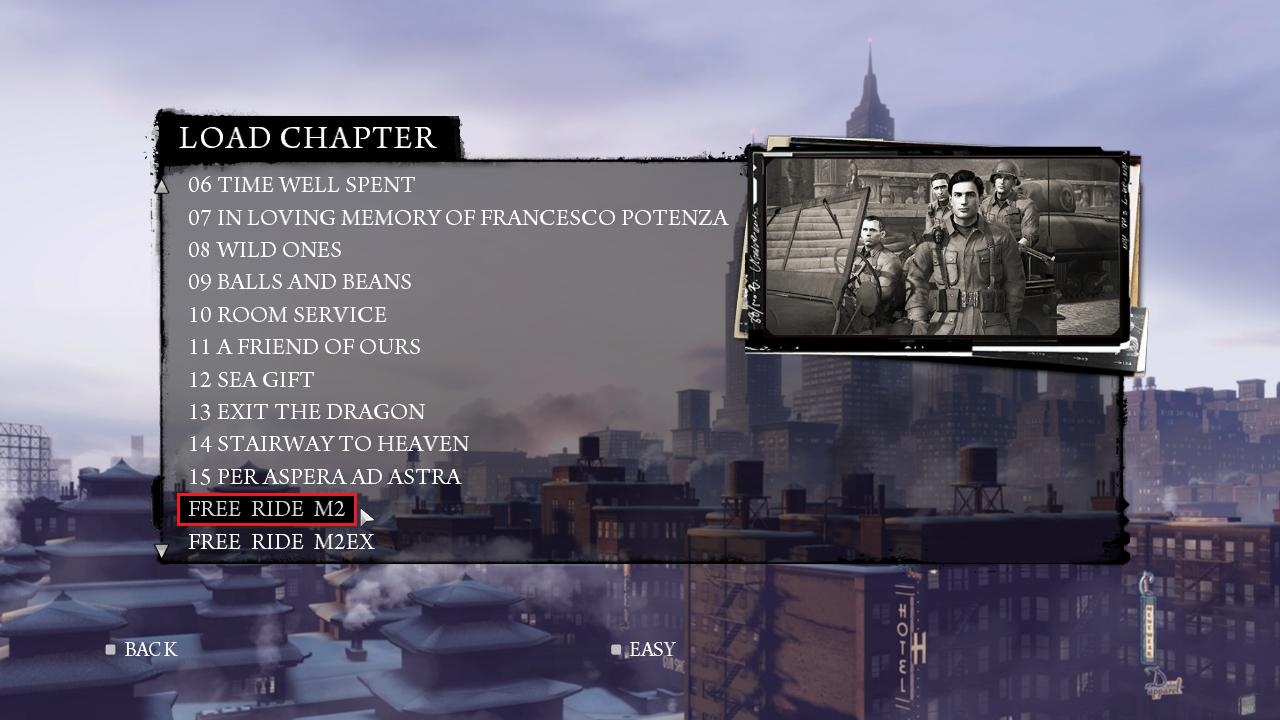Select chapter 13 Exit the Dragon
The image size is (1280, 720).
306,412
